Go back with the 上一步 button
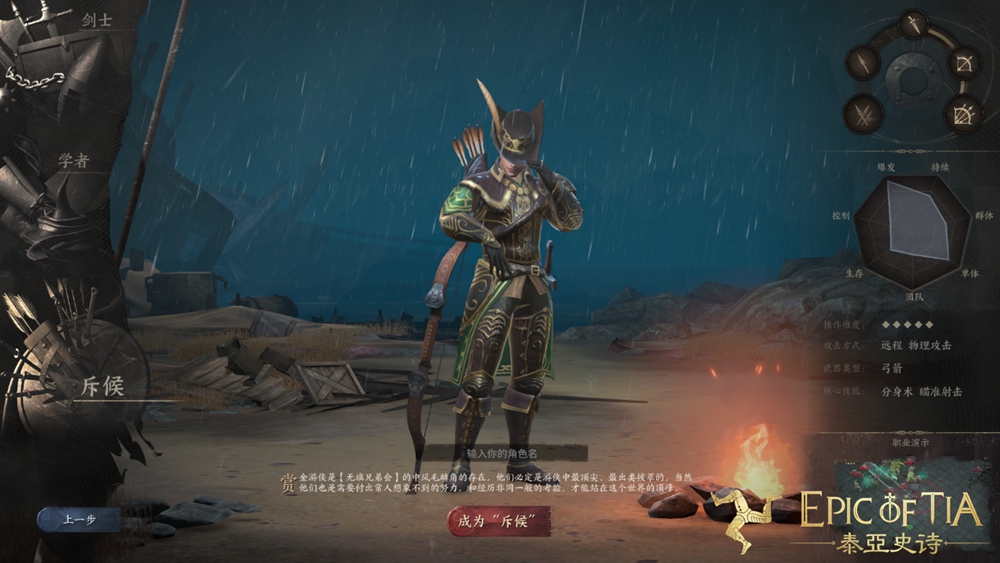1000x563 pixels. point(78,520)
